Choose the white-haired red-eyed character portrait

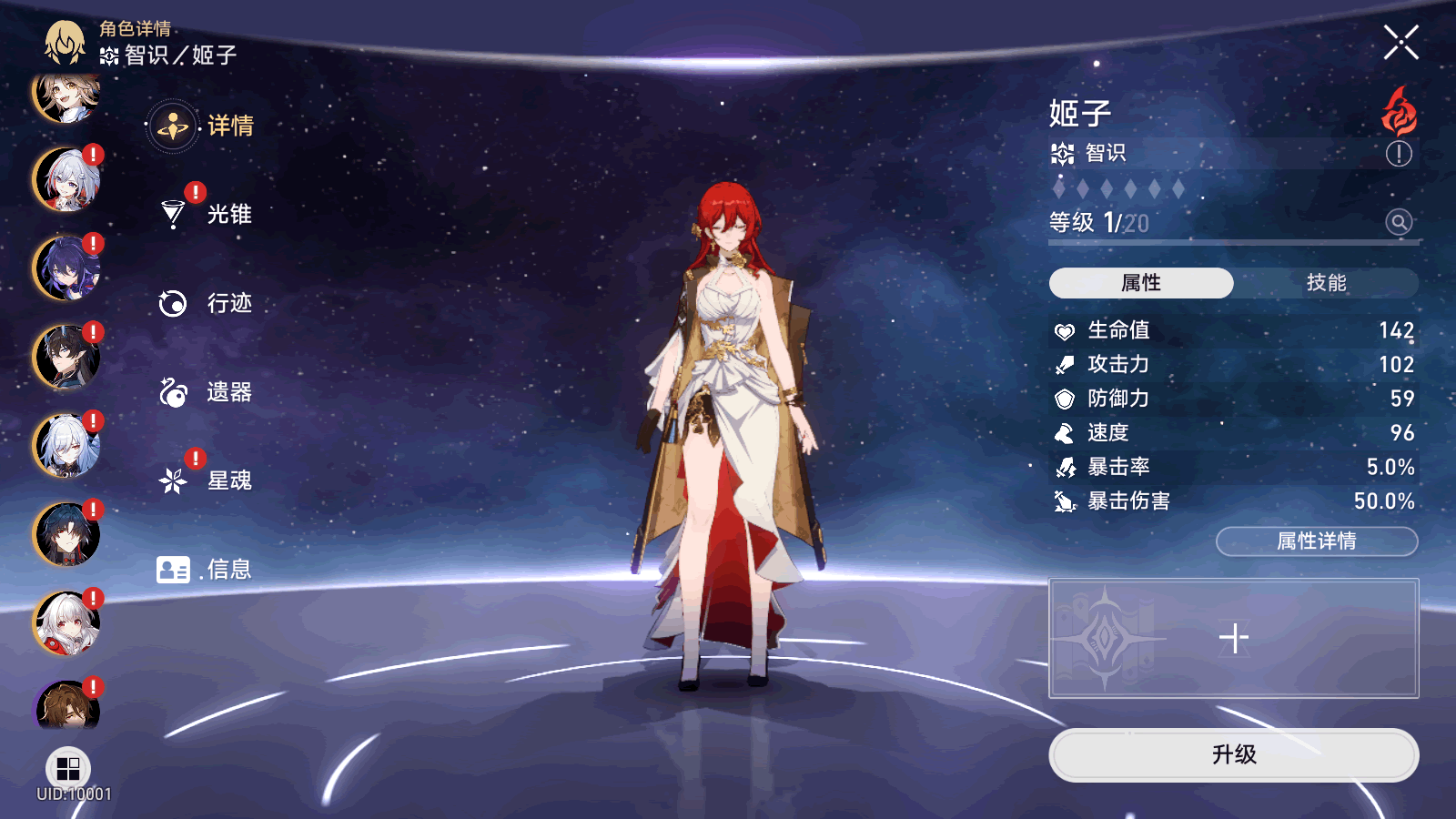point(66,623)
